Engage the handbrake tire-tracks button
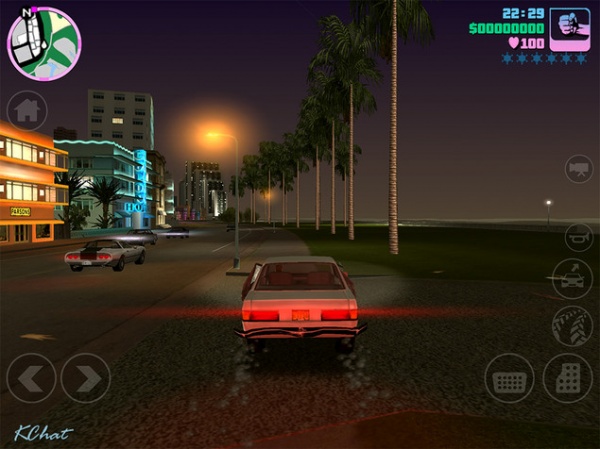Screen dimensions: 600x449 (572, 325)
